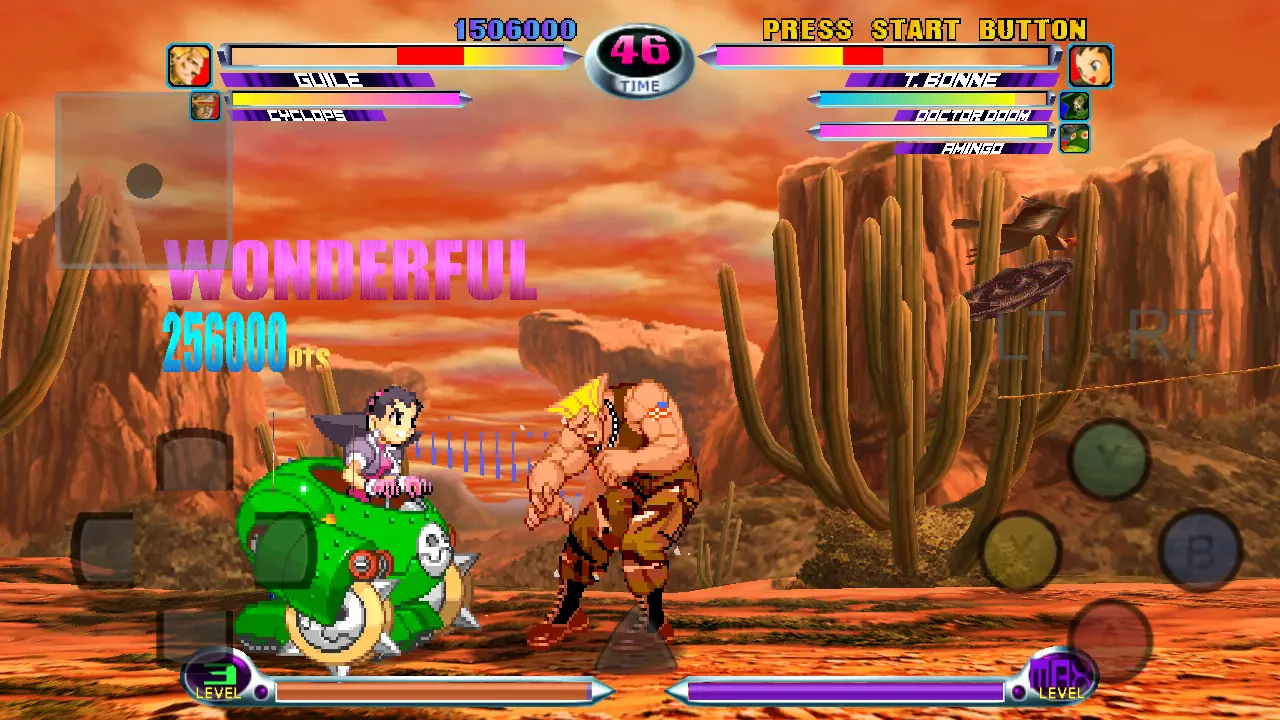The height and width of the screenshot is (720, 1280).
Task: Activate the LT trigger overlay button
Action: pyautogui.click(x=1023, y=338)
